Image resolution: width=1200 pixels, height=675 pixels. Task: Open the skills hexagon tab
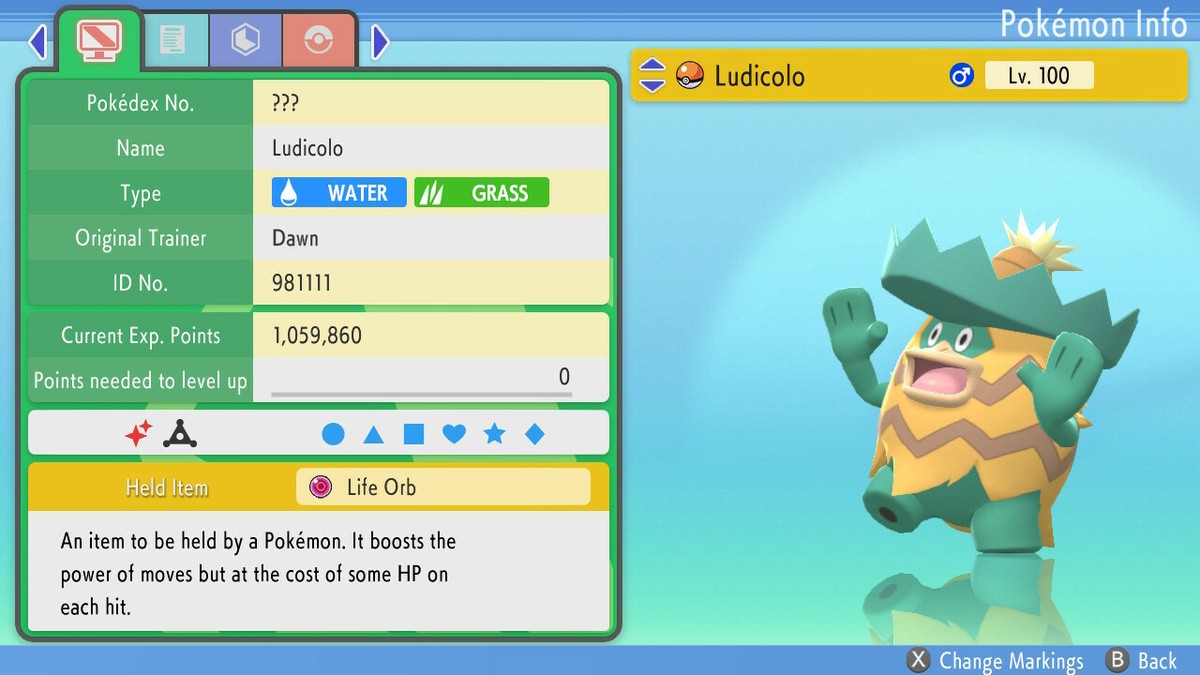(x=245, y=40)
